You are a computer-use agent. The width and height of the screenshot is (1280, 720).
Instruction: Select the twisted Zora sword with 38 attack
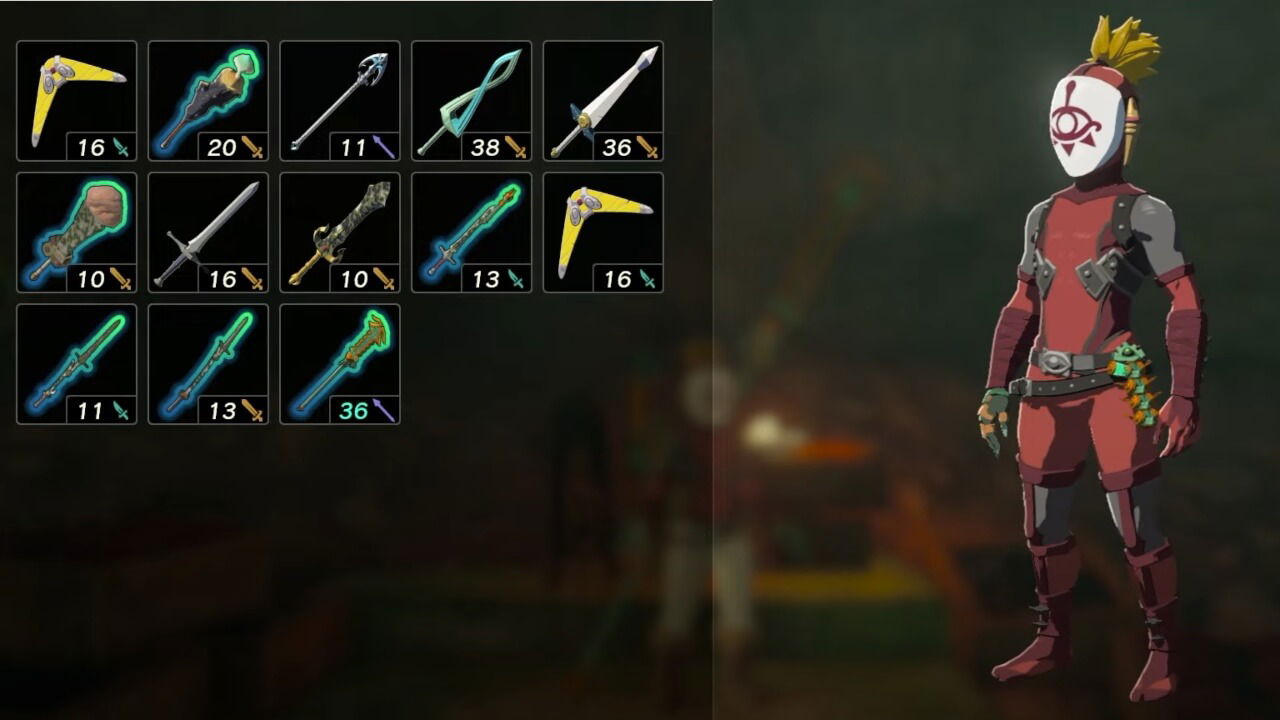point(473,95)
